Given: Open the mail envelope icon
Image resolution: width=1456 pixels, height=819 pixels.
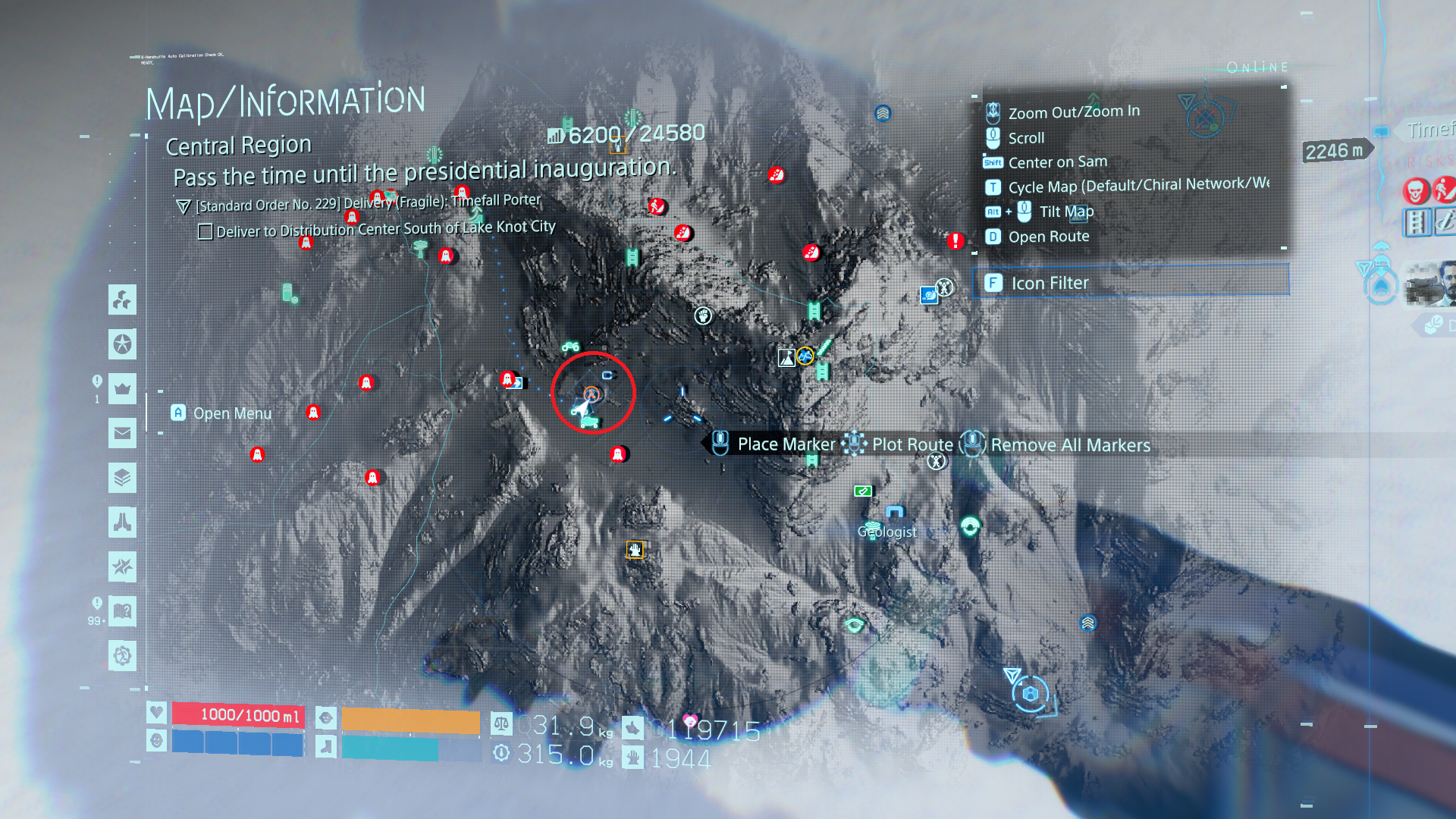Looking at the screenshot, I should click(122, 434).
